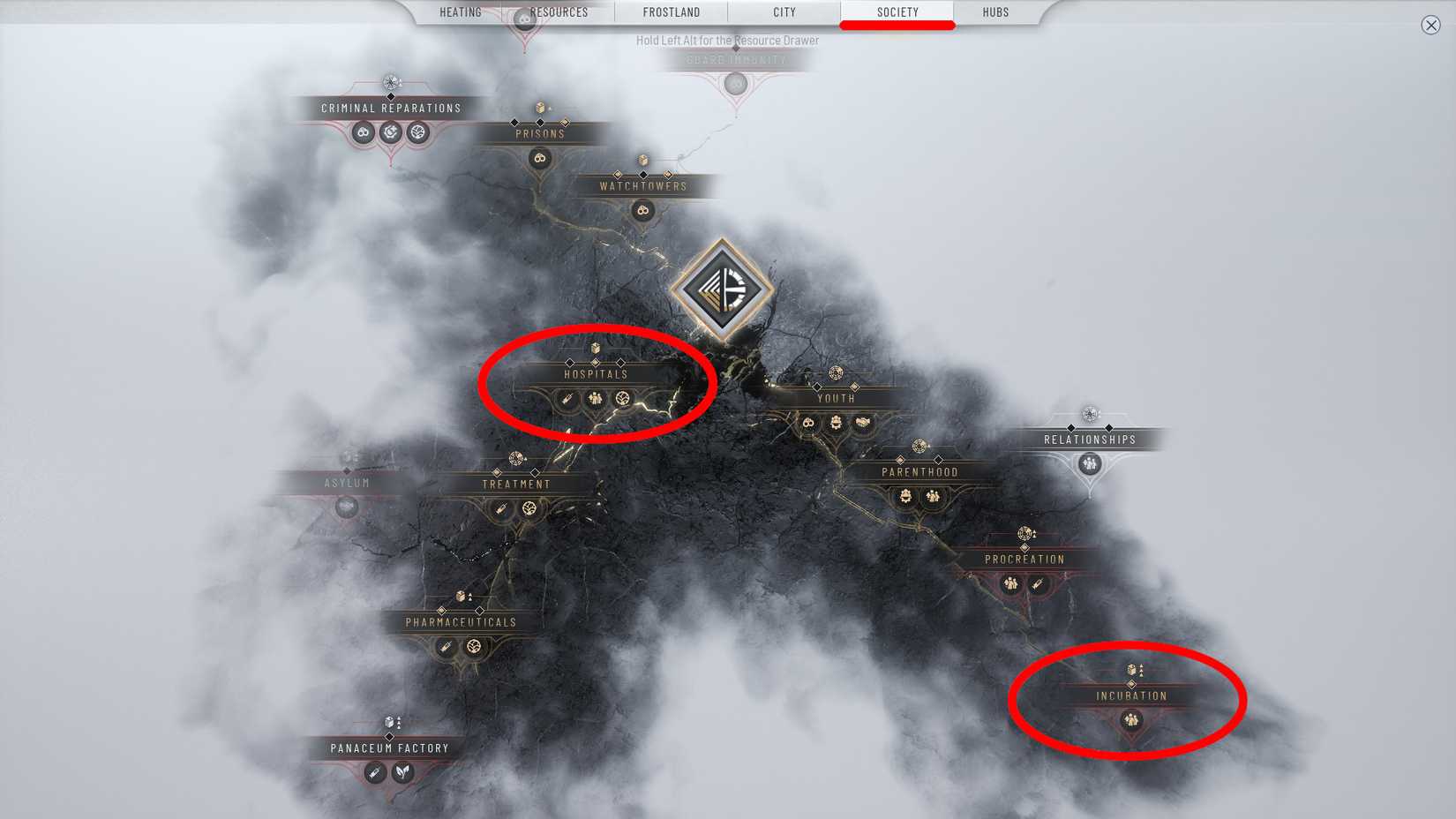The width and height of the screenshot is (1456, 819).
Task: Close the idea tree view
Action: [1431, 26]
